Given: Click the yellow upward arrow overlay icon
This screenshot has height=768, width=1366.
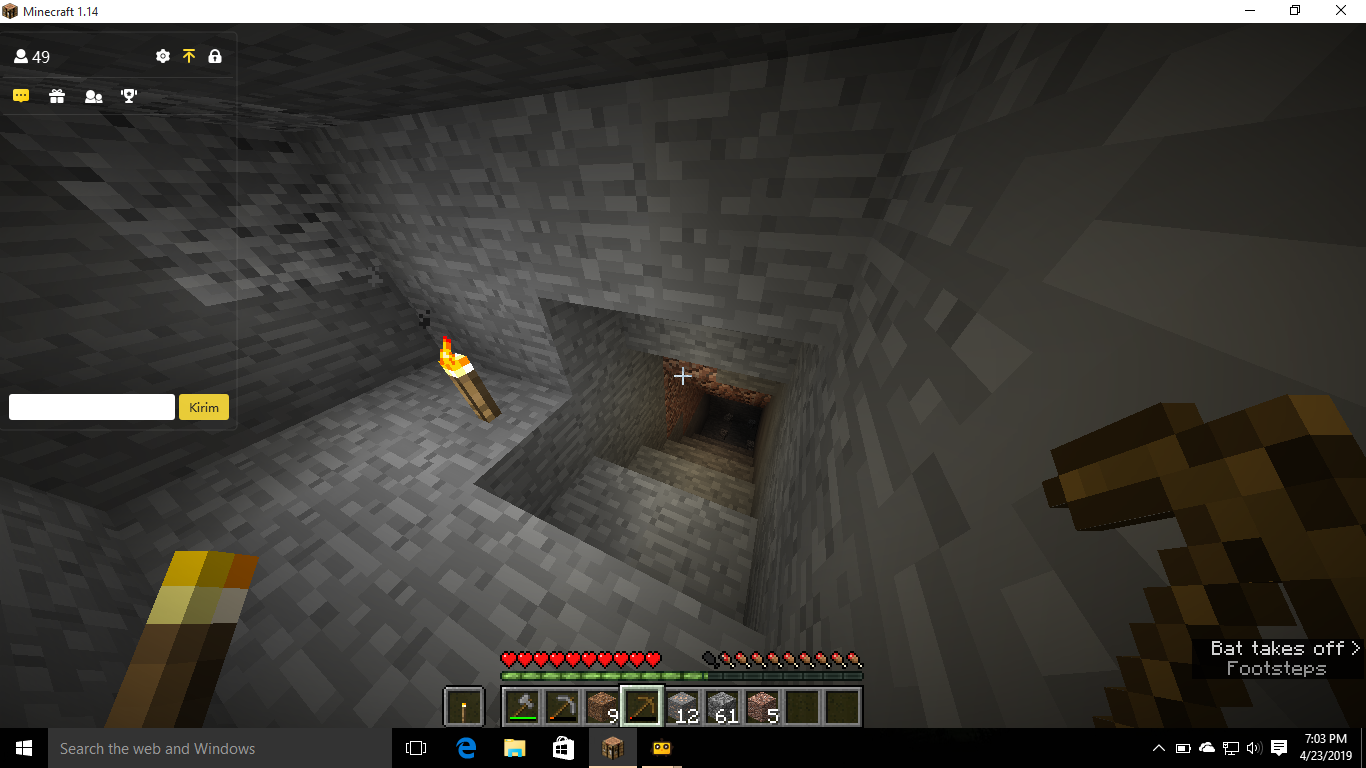Looking at the screenshot, I should point(189,57).
